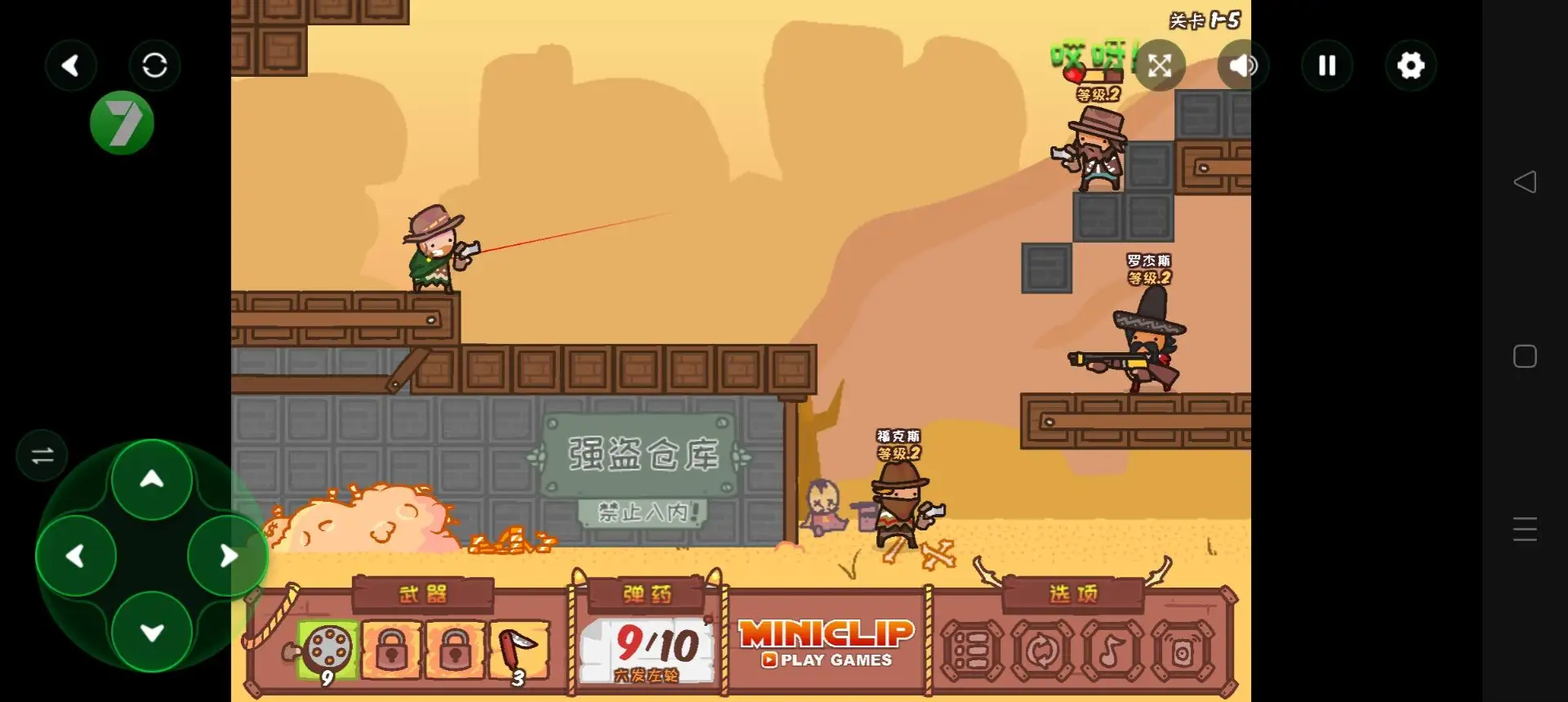The image size is (1568, 702).
Task: Restart level with the circular arrows option
Action: tap(1042, 651)
